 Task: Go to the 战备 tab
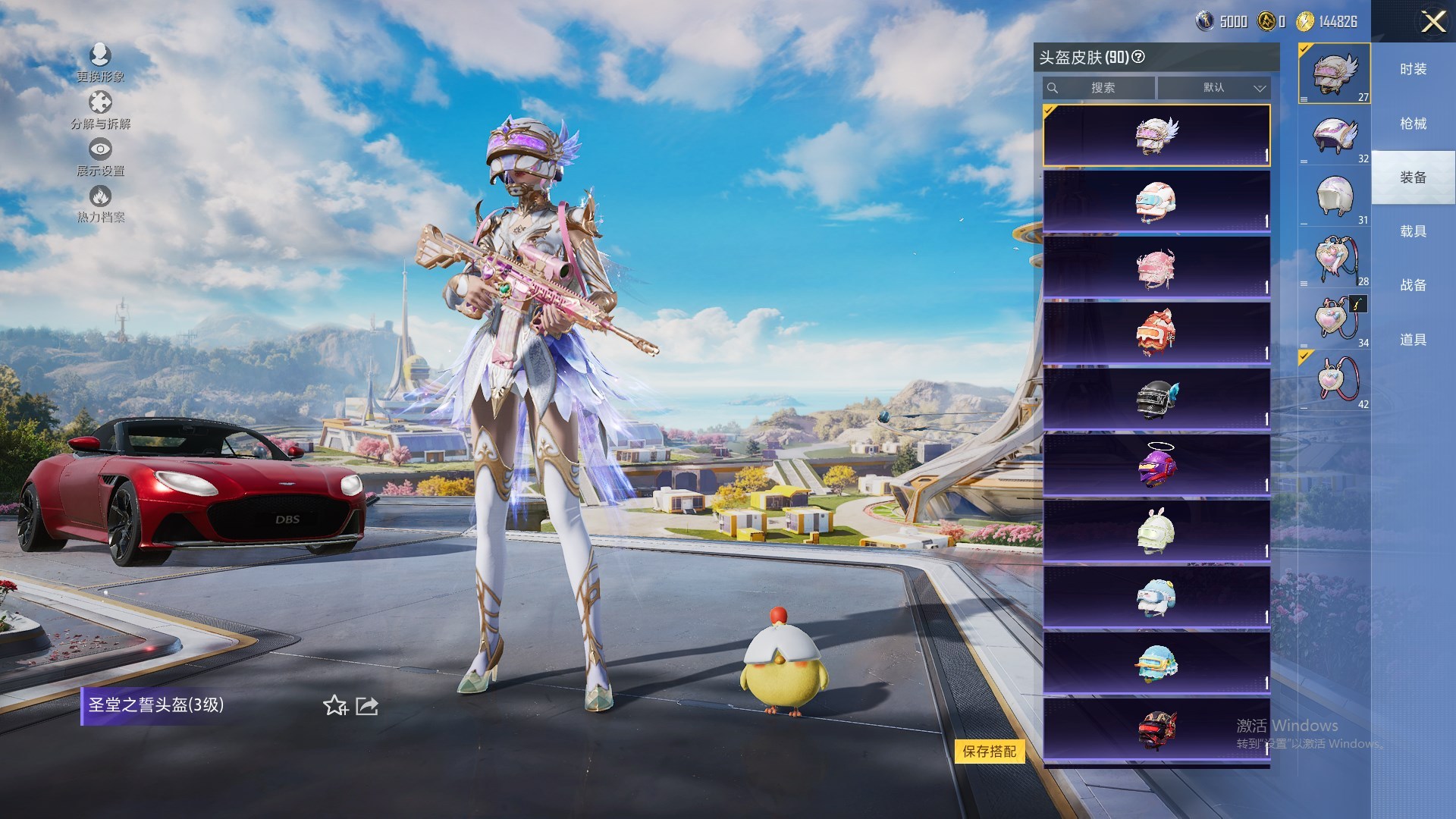click(x=1413, y=285)
